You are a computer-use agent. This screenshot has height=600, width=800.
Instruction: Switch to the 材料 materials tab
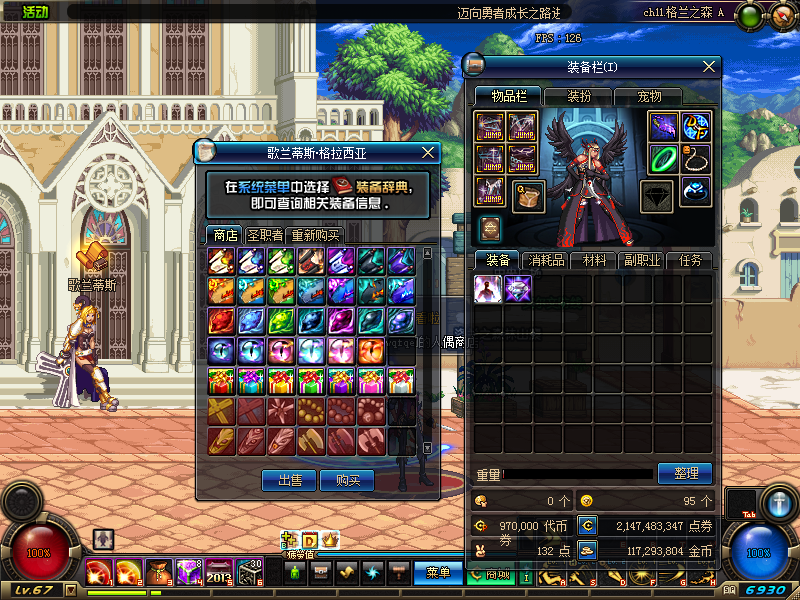coord(594,261)
